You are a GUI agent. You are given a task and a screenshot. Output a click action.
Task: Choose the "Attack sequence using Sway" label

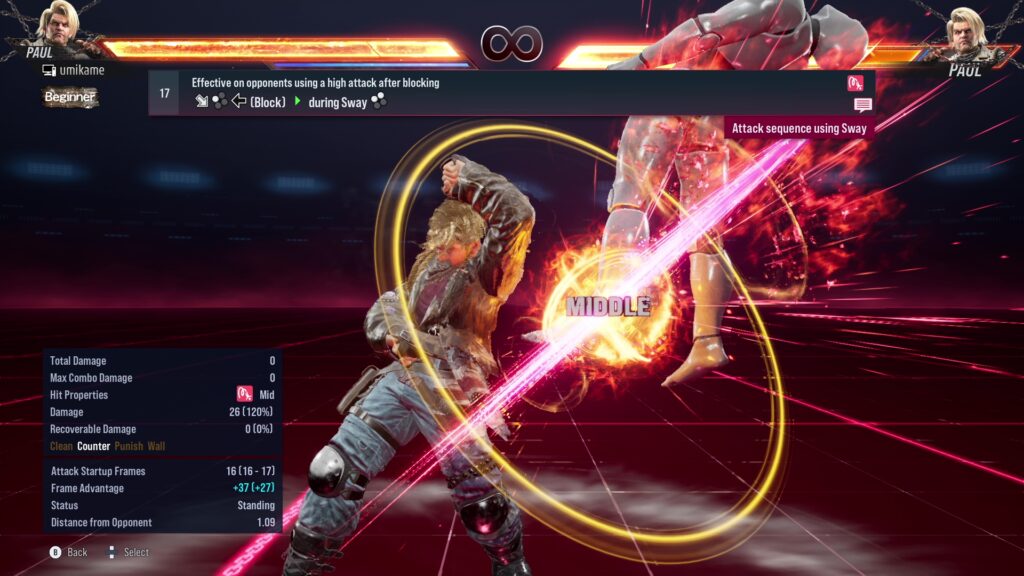point(799,128)
